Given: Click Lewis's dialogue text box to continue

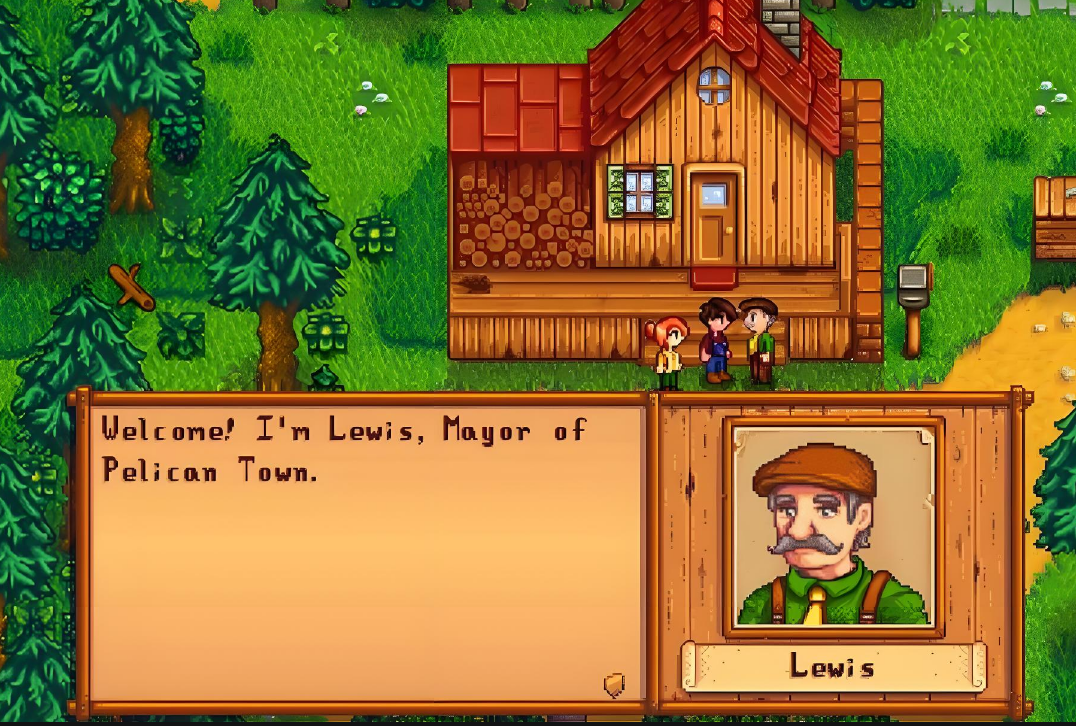Looking at the screenshot, I should coord(366,552).
